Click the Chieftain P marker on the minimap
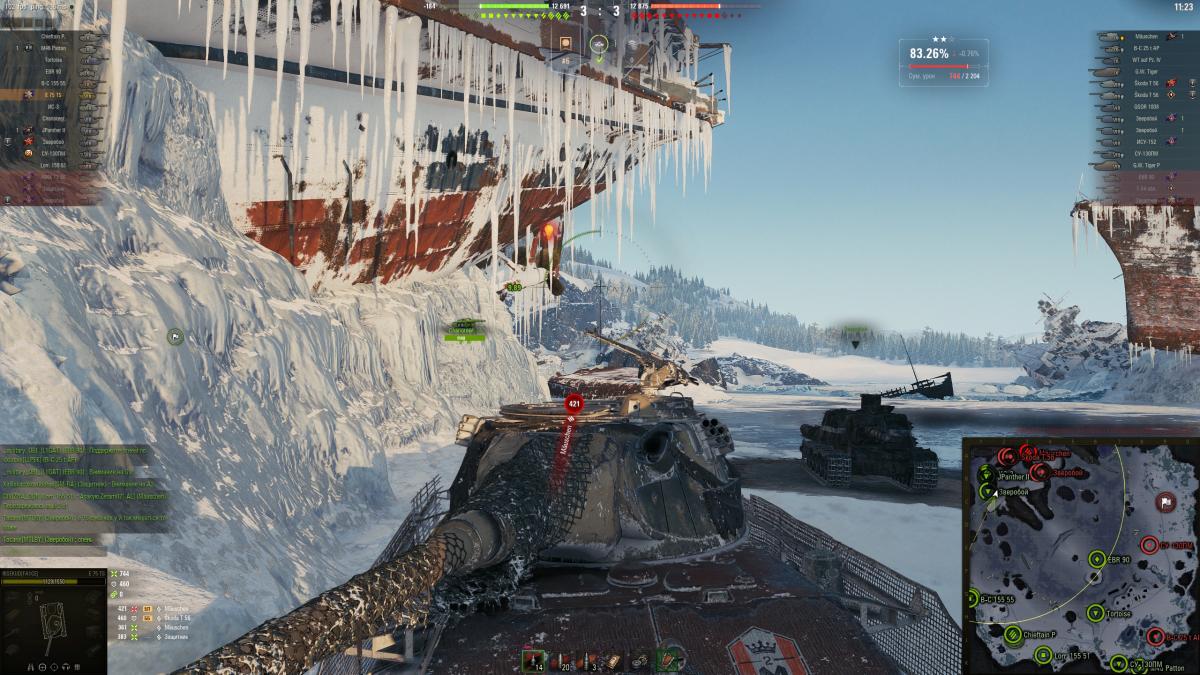 [1012, 633]
